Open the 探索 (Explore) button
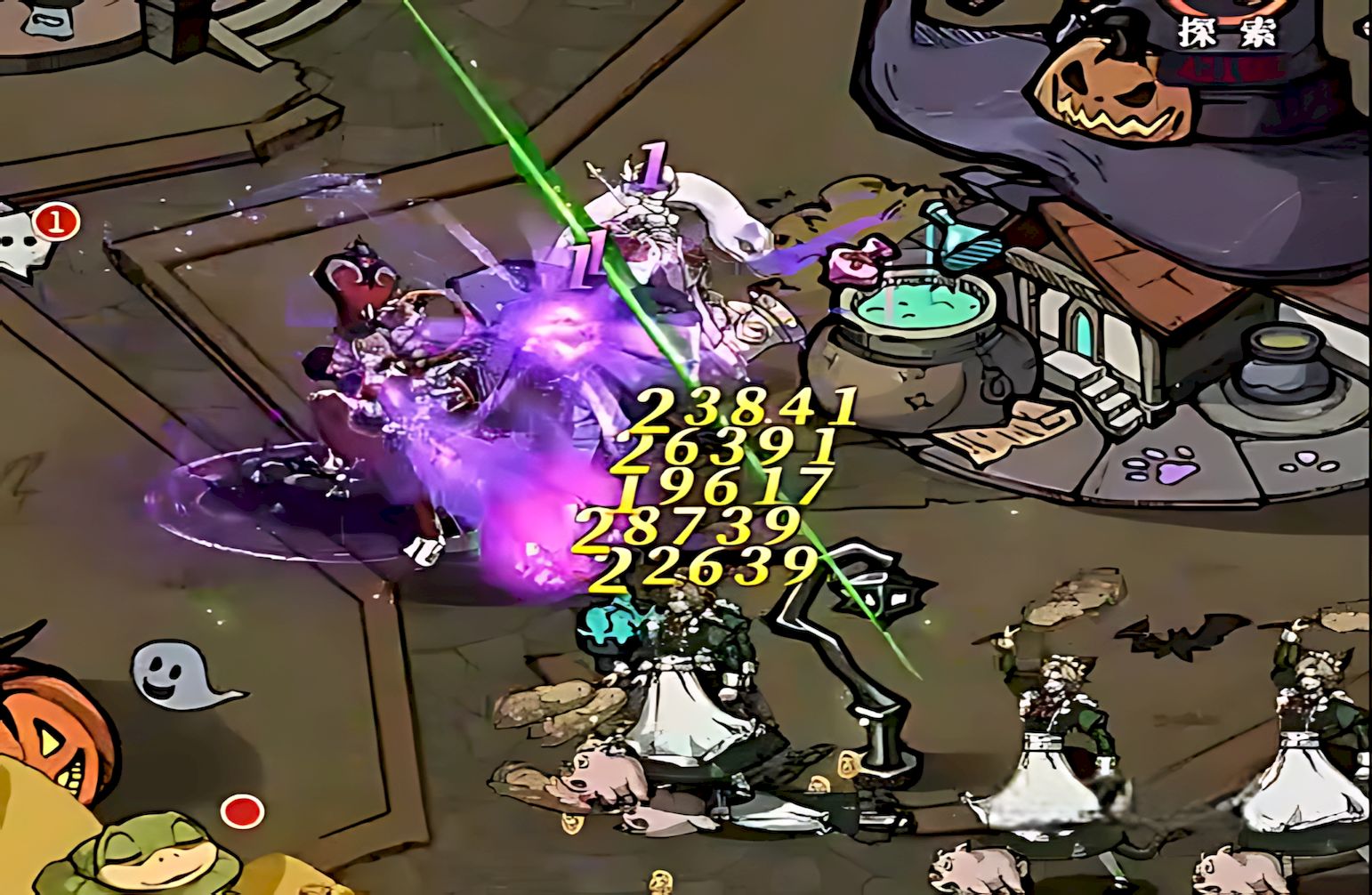Viewport: 1372px width, 895px height. 1227,28
